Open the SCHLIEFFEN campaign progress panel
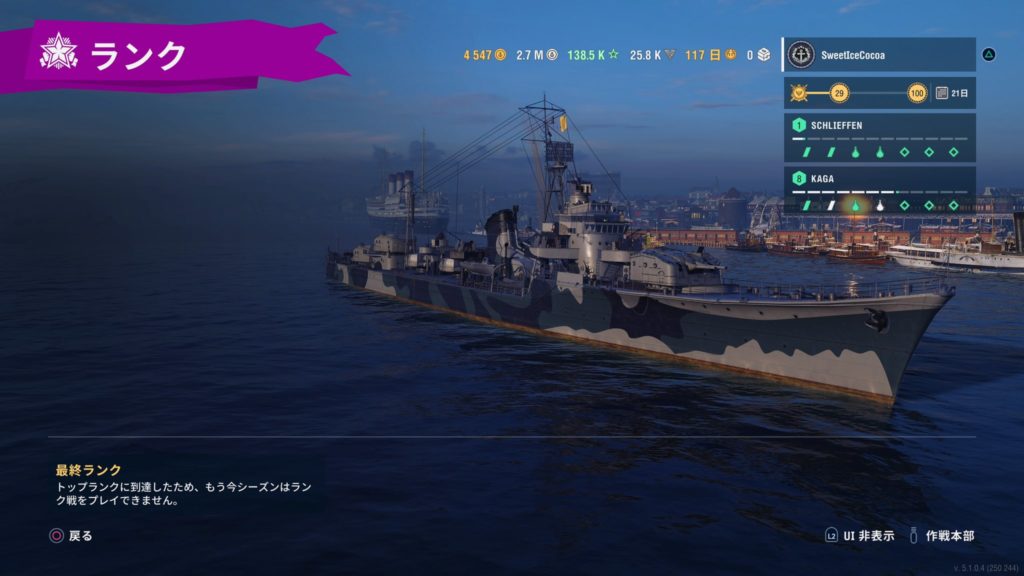This screenshot has height=576, width=1024. (878, 138)
